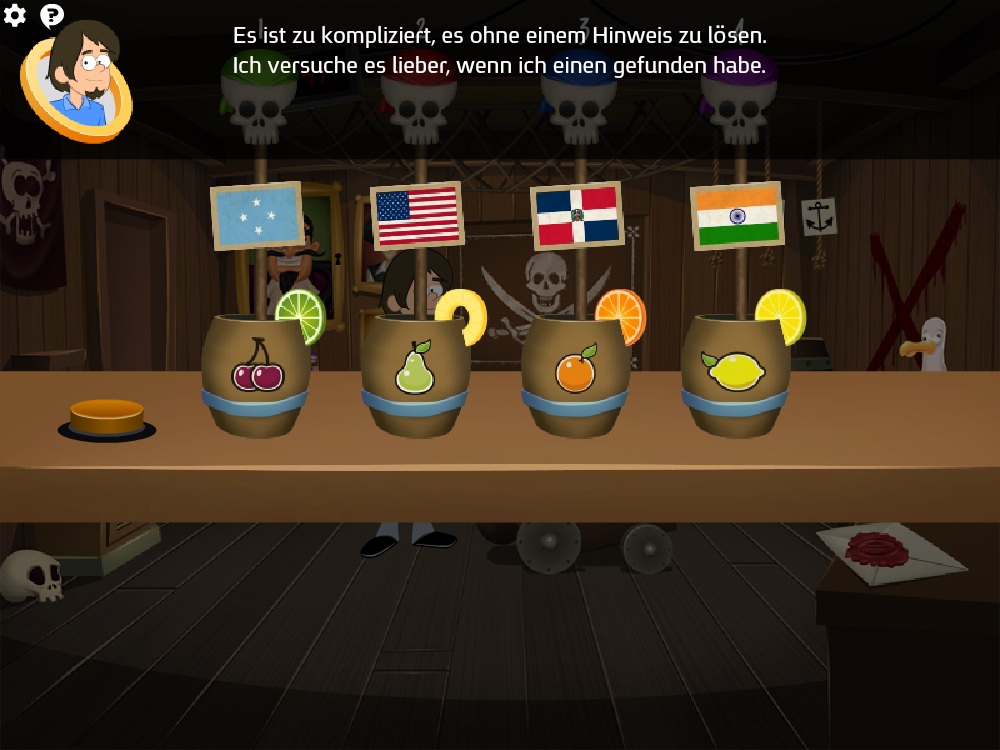Select the barrel with the cherries symbol

tap(256, 376)
